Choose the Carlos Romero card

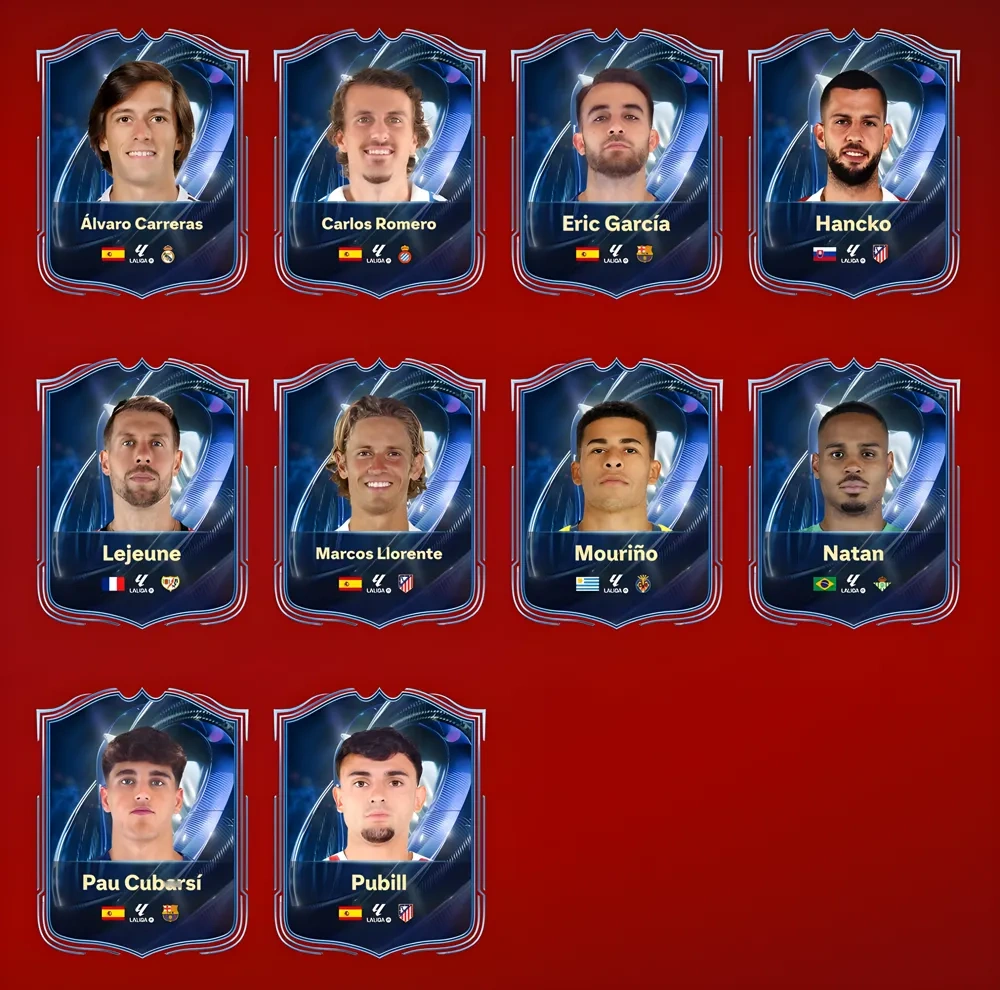point(379,163)
